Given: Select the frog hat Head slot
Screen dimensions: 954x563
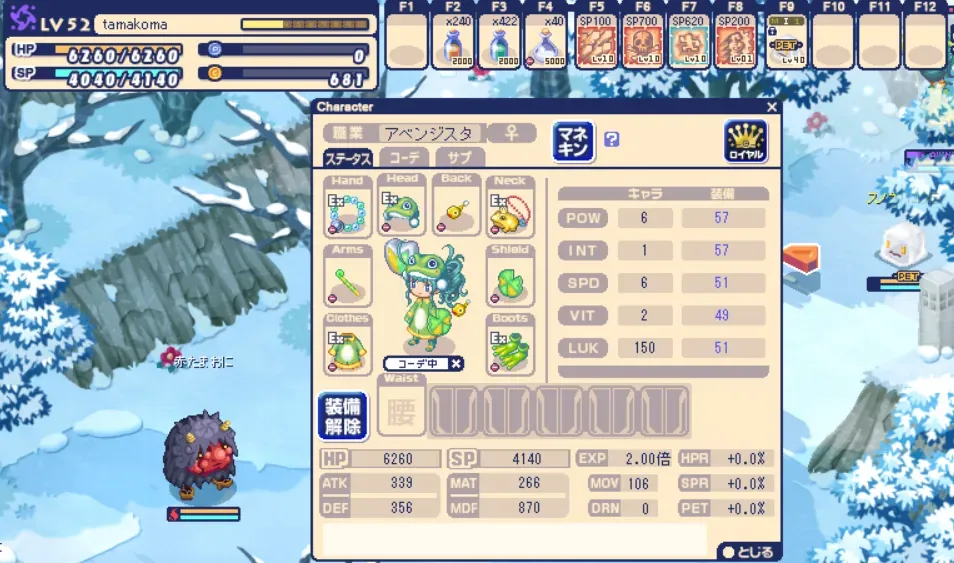Looking at the screenshot, I should (402, 208).
